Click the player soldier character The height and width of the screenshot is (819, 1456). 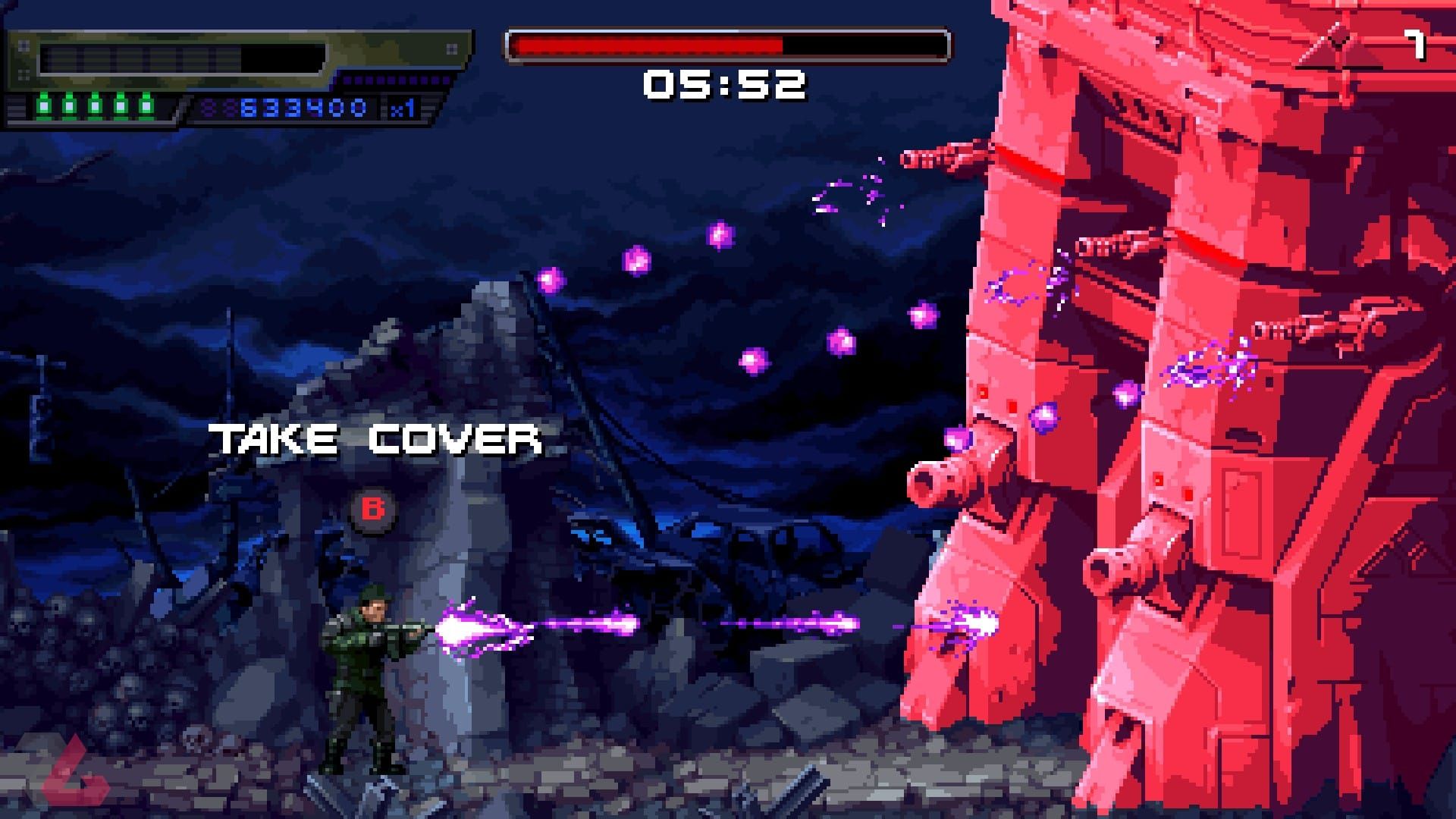(x=356, y=667)
